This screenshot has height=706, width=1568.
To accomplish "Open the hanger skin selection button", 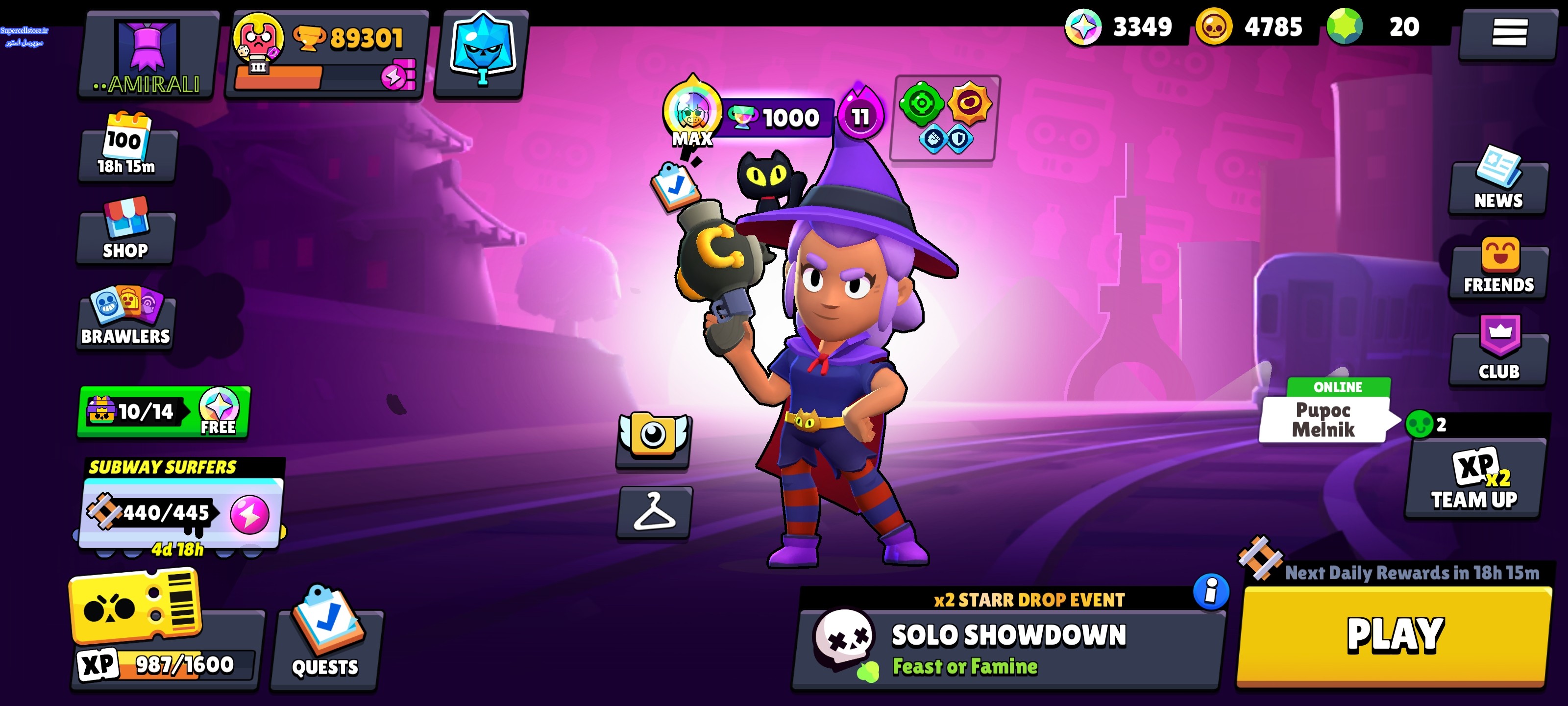I will [x=654, y=512].
